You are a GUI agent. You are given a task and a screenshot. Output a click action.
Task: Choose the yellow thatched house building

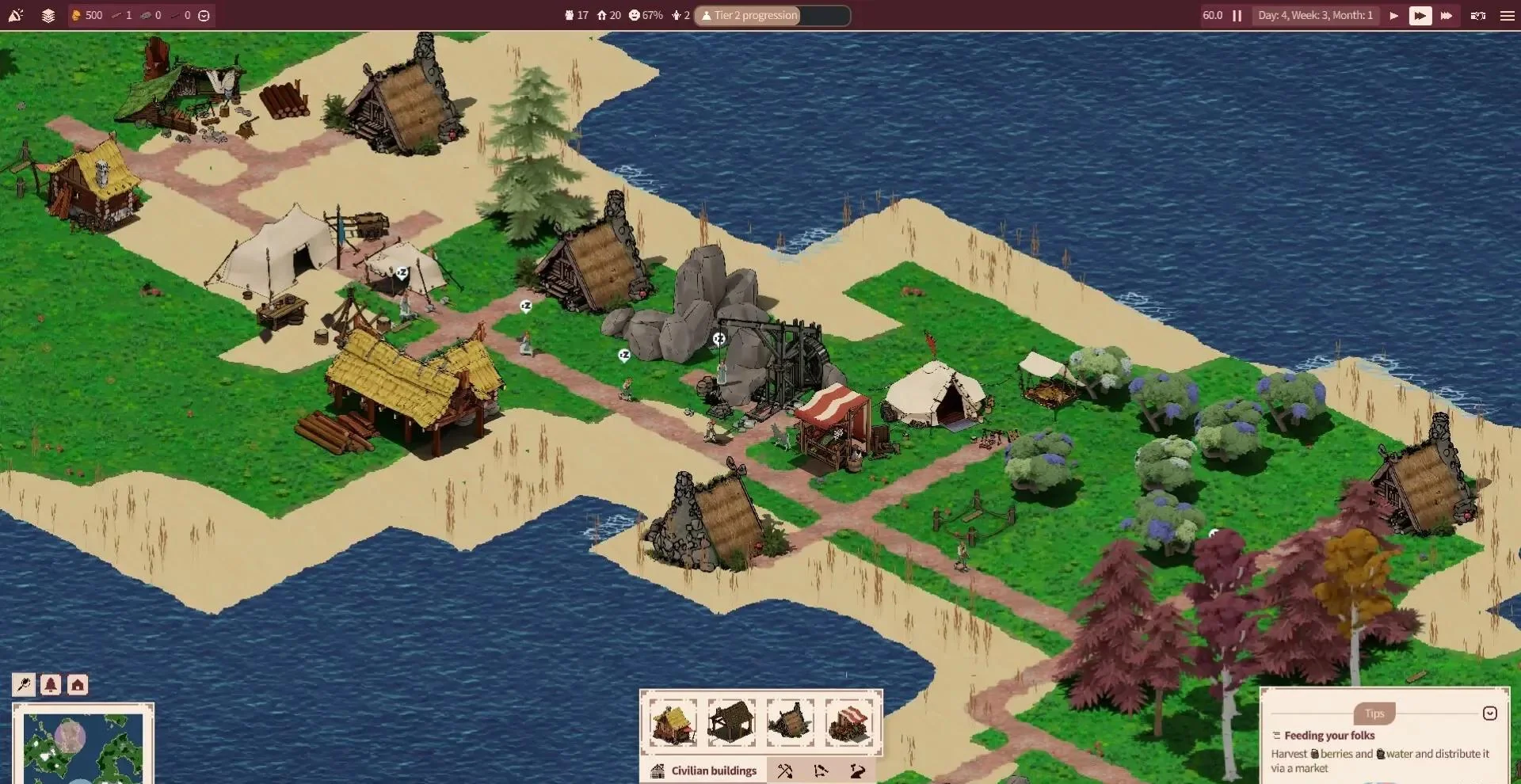[673, 721]
